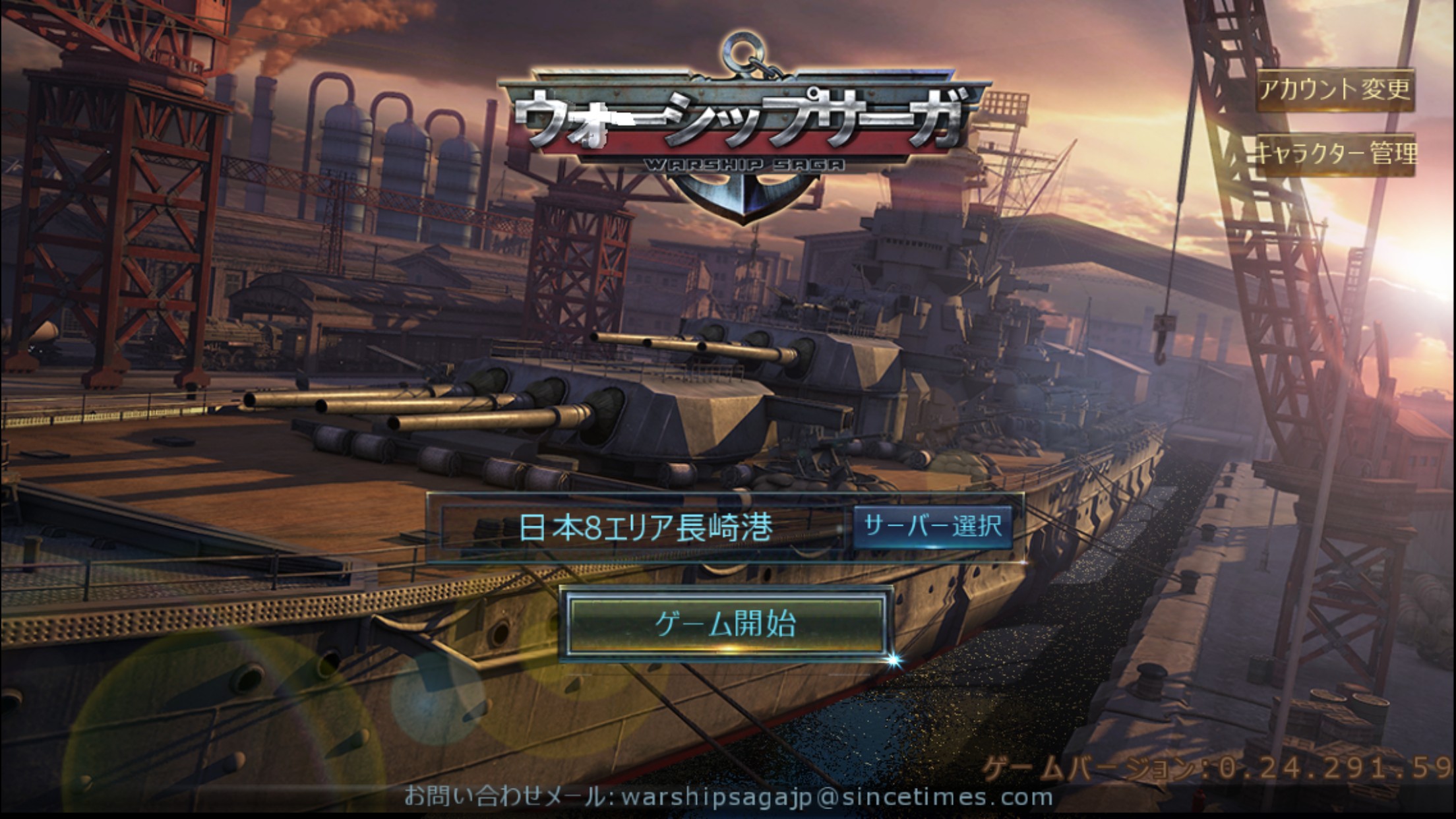This screenshot has height=819, width=1456.
Task: Click the アカウント変更 account change button
Action: click(1335, 89)
